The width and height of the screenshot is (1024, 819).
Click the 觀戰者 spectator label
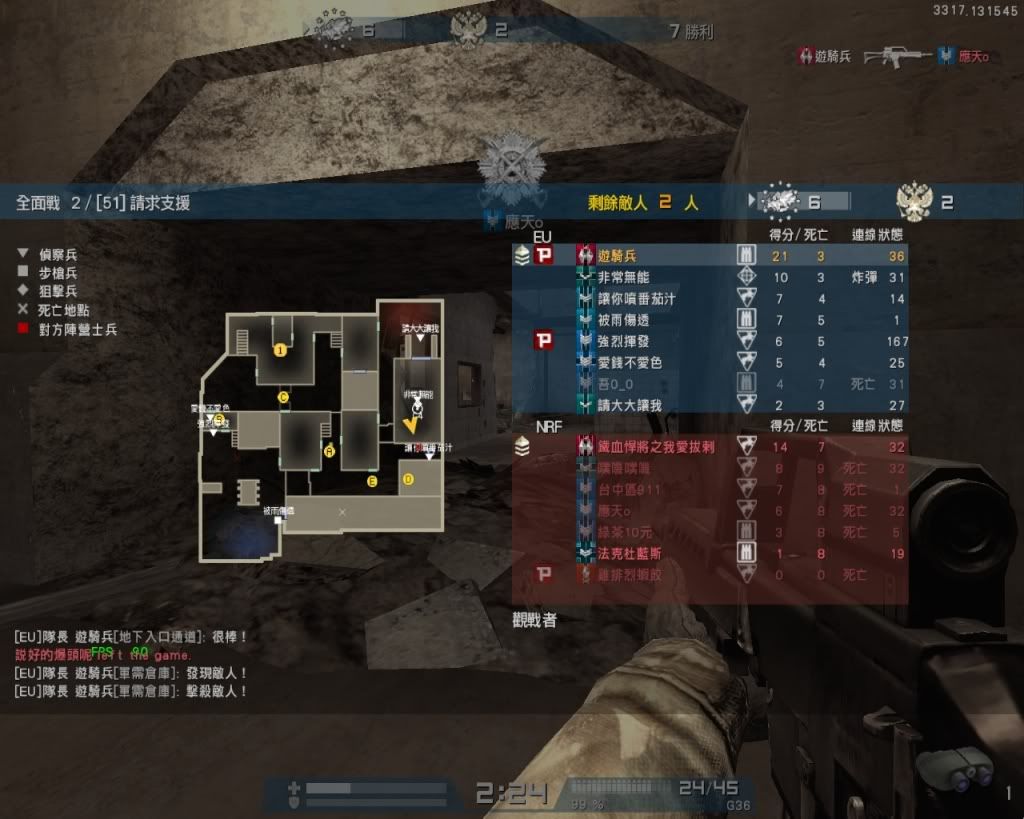[x=534, y=620]
